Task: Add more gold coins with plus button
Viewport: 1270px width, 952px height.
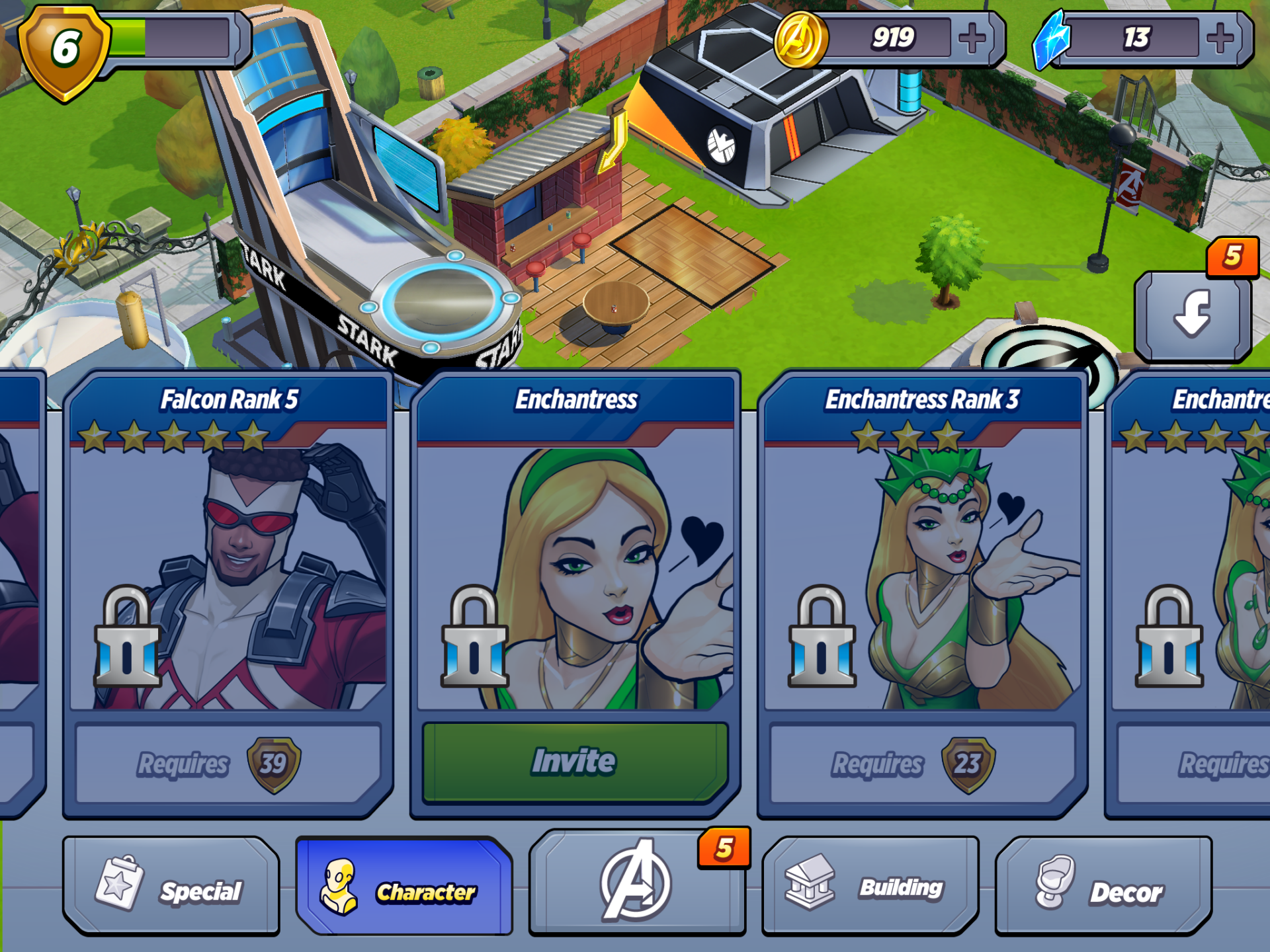Action: tap(972, 38)
